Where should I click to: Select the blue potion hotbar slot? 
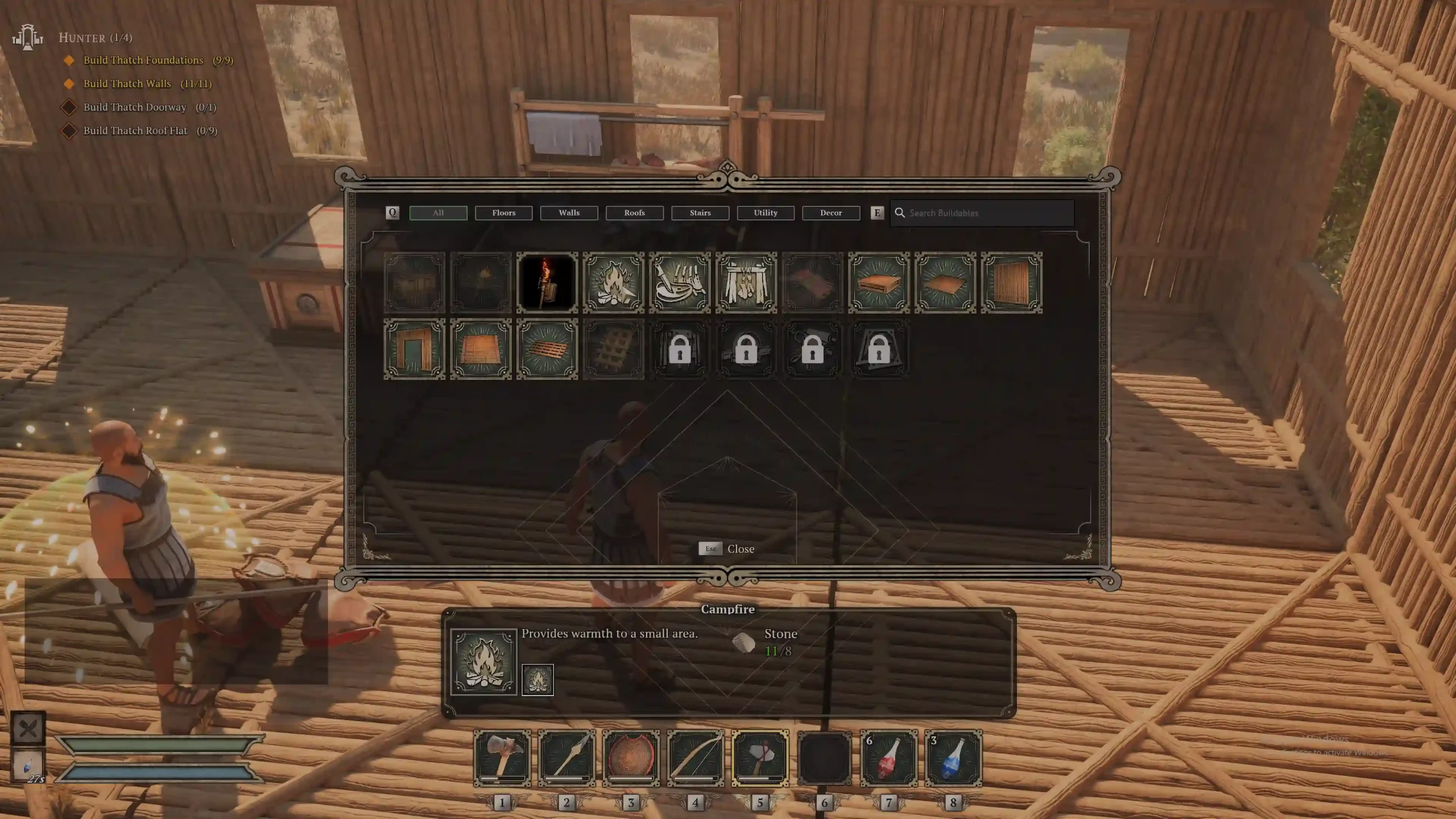click(x=953, y=758)
